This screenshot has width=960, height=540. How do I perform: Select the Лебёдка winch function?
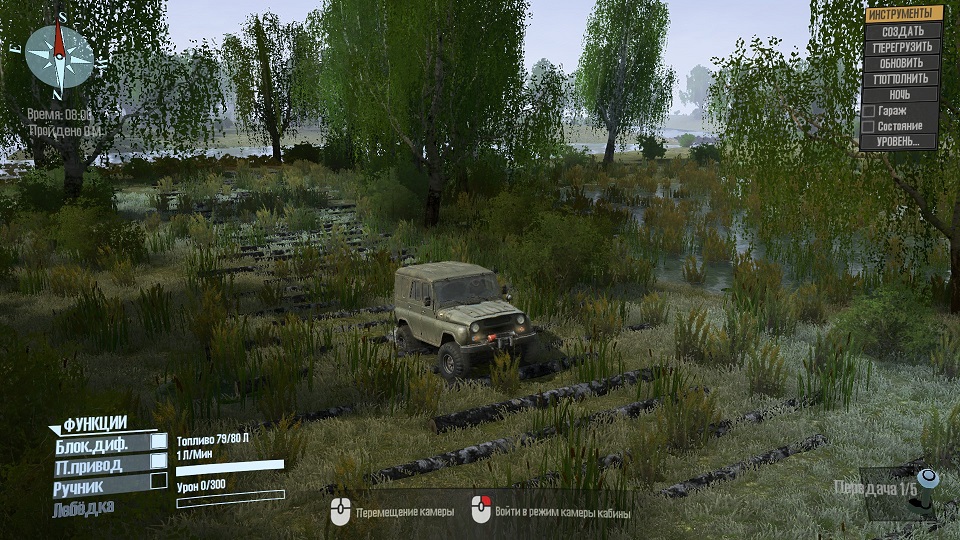pos(84,508)
